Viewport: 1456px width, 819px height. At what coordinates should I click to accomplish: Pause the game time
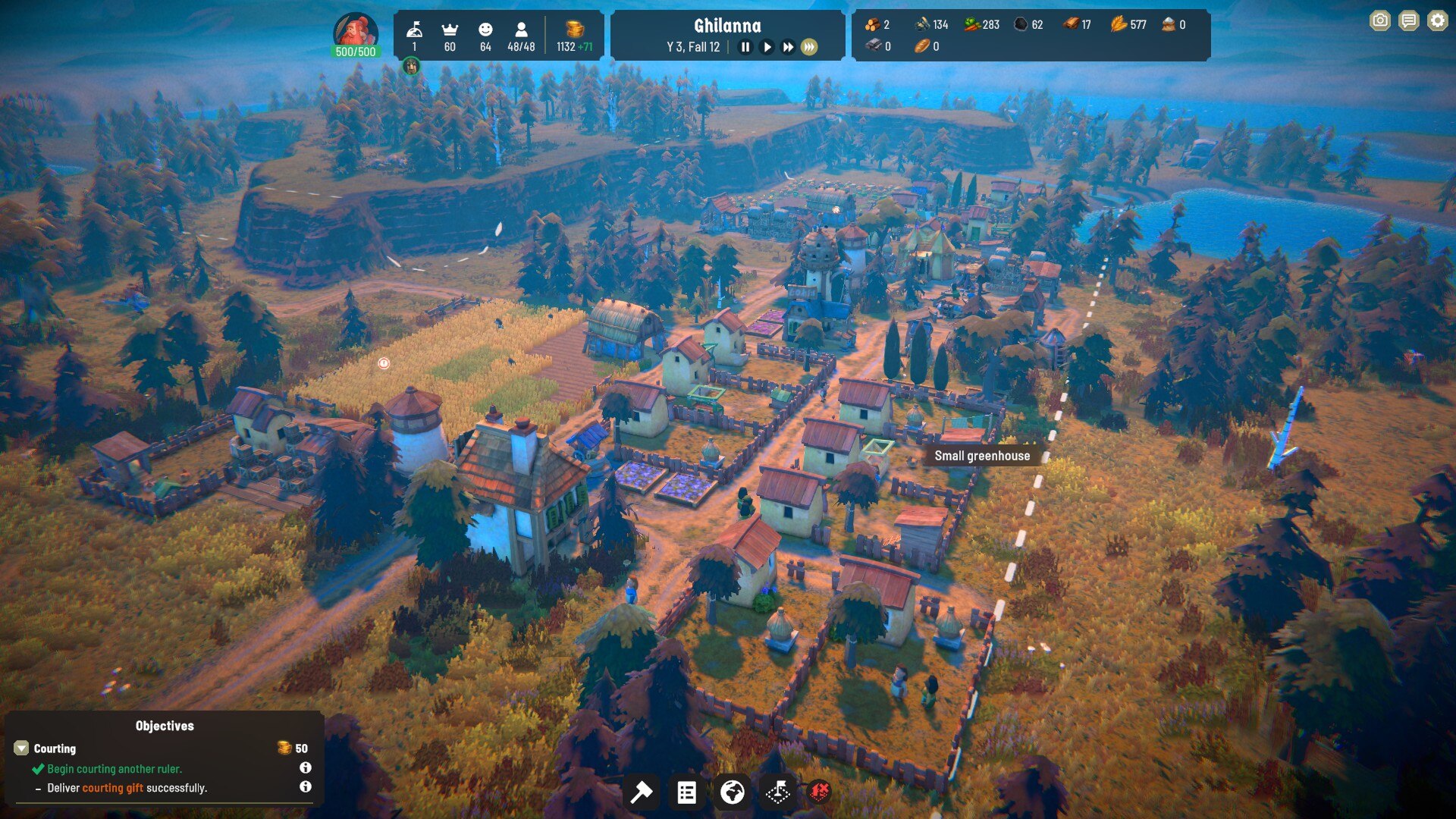pyautogui.click(x=745, y=47)
